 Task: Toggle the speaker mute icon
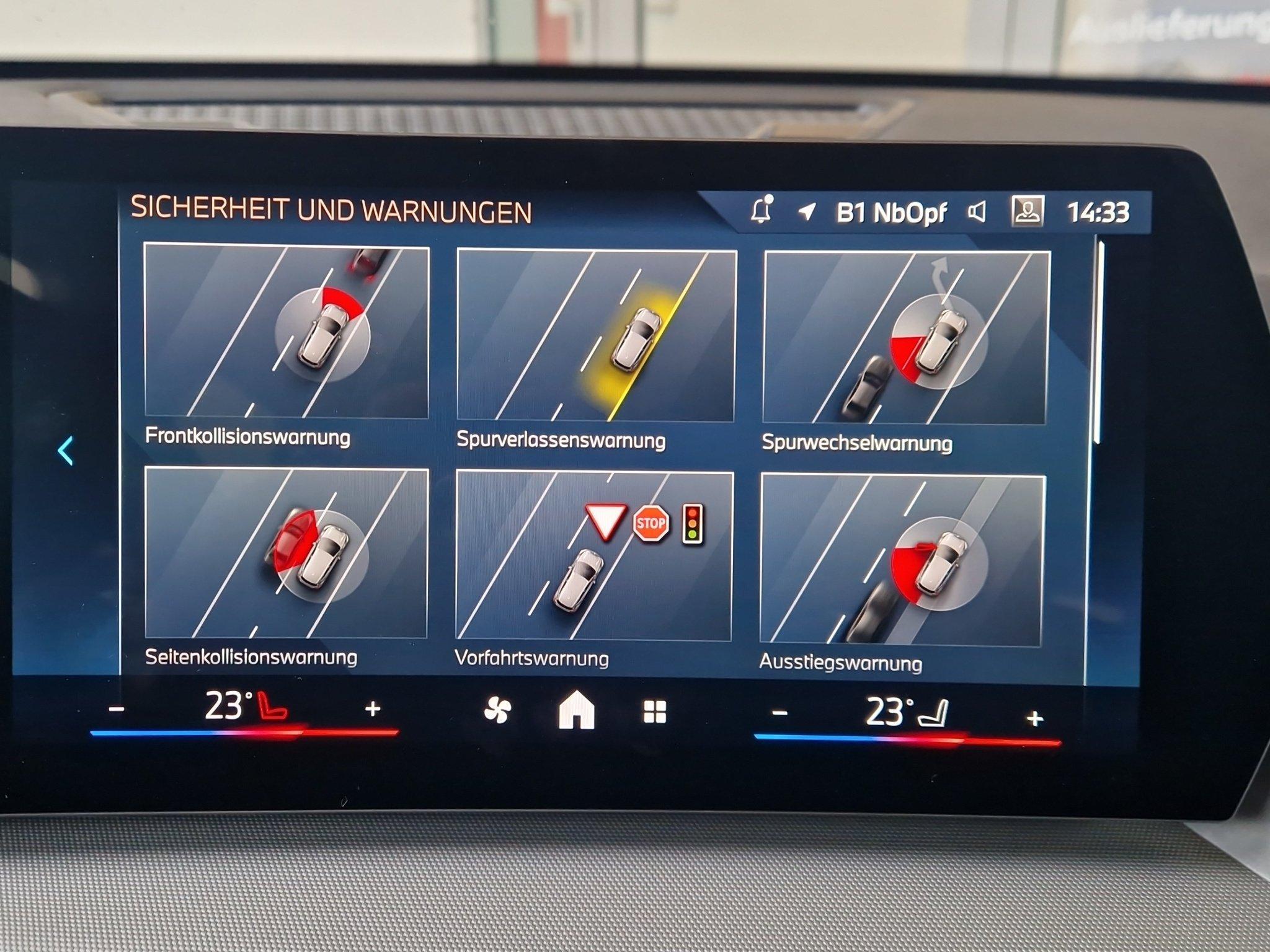click(977, 213)
